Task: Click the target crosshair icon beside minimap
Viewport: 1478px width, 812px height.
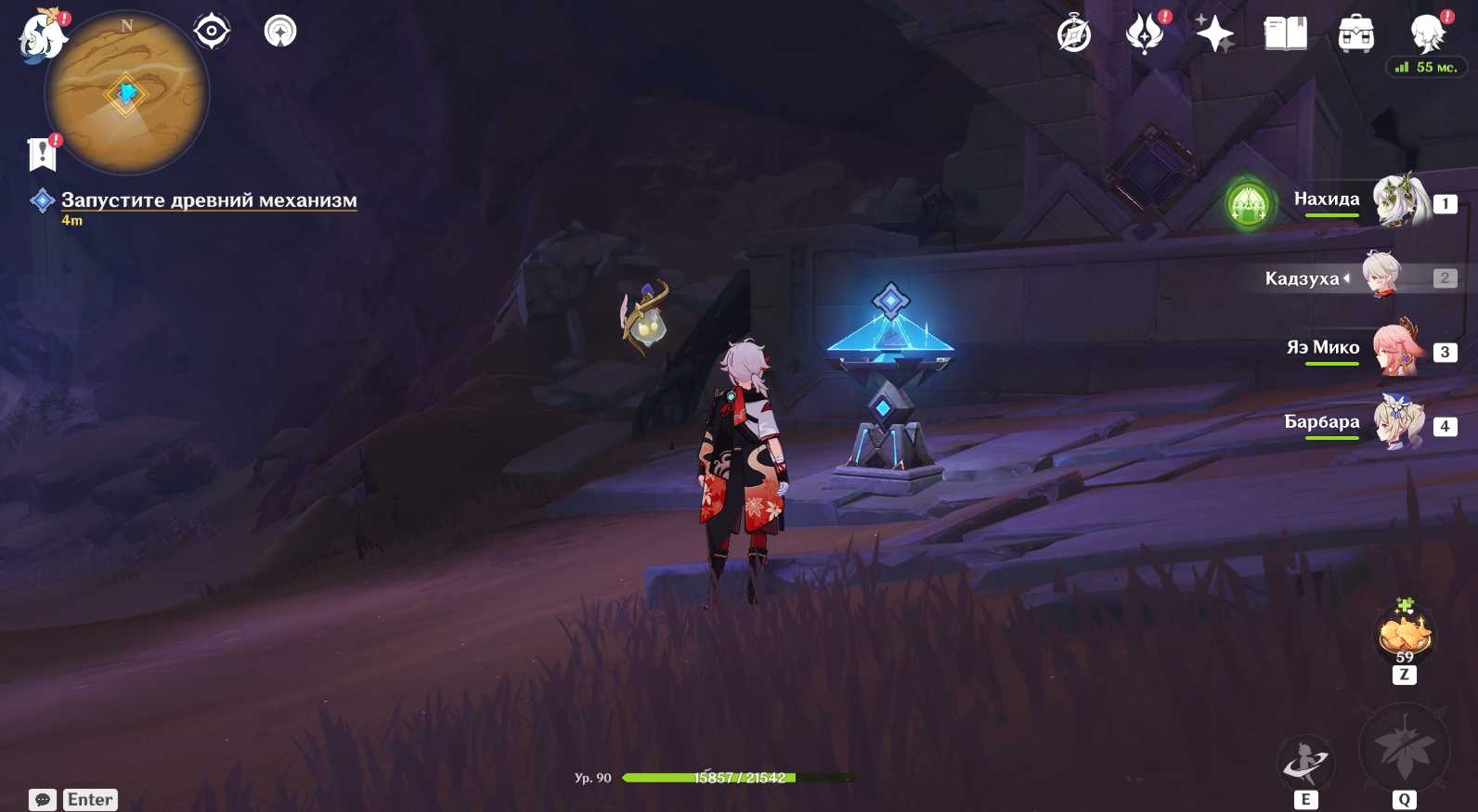Action: (212, 32)
